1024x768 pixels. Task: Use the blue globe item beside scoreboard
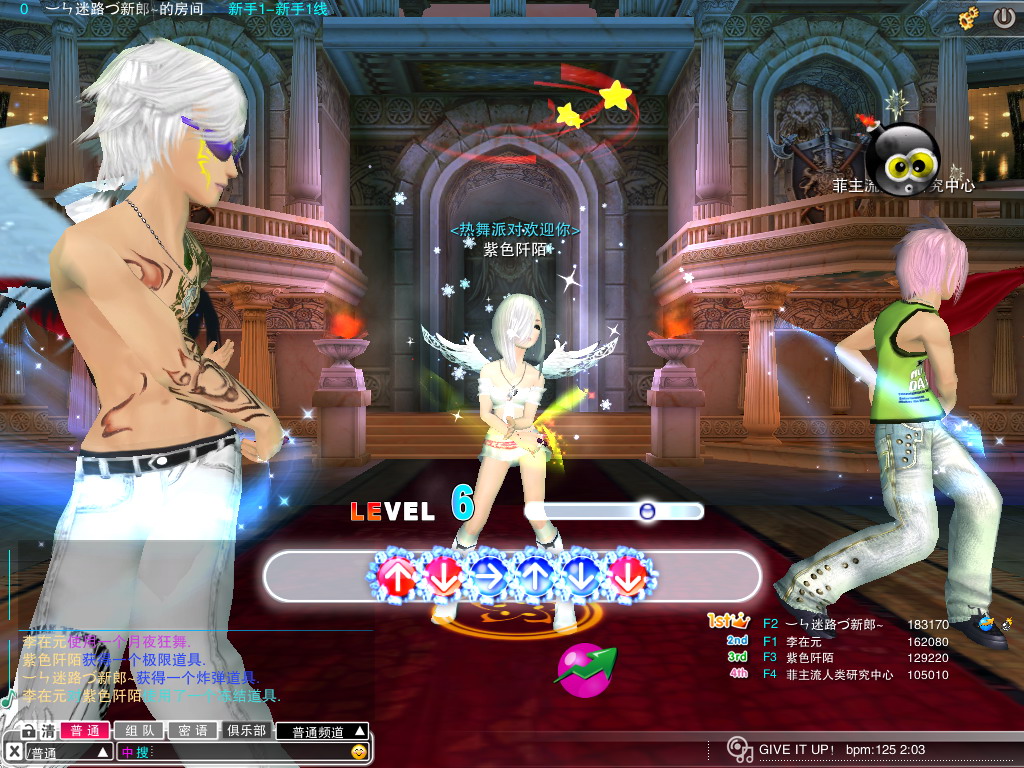pyautogui.click(x=987, y=624)
